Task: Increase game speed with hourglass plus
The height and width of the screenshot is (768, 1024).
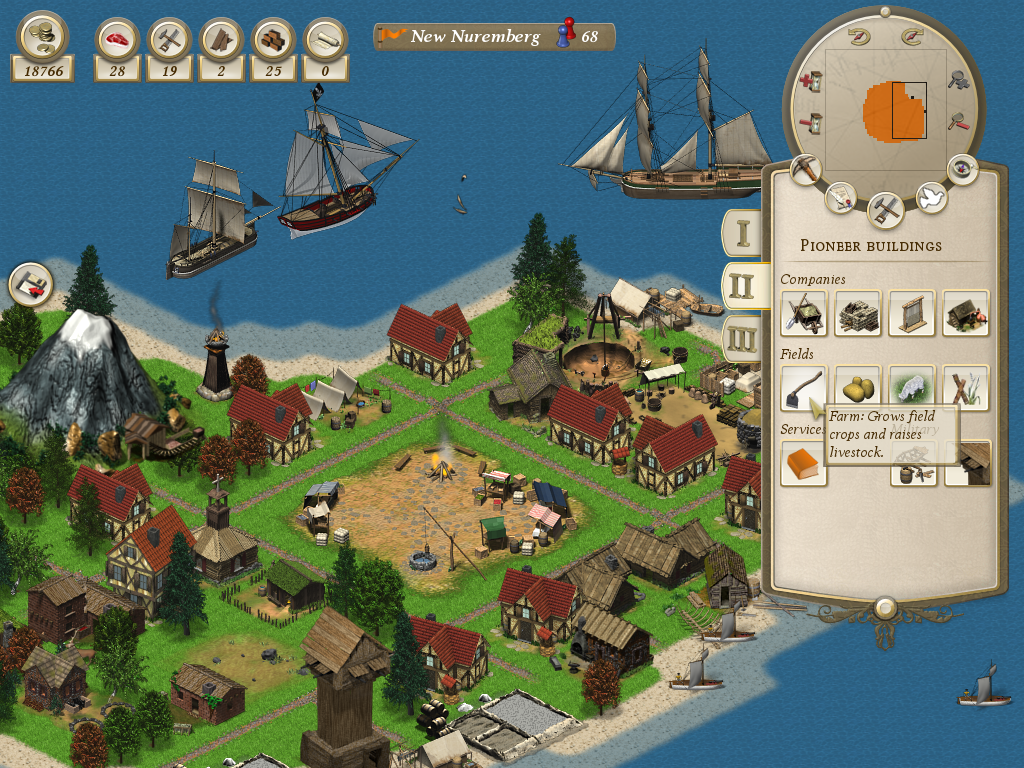Action: [x=812, y=80]
